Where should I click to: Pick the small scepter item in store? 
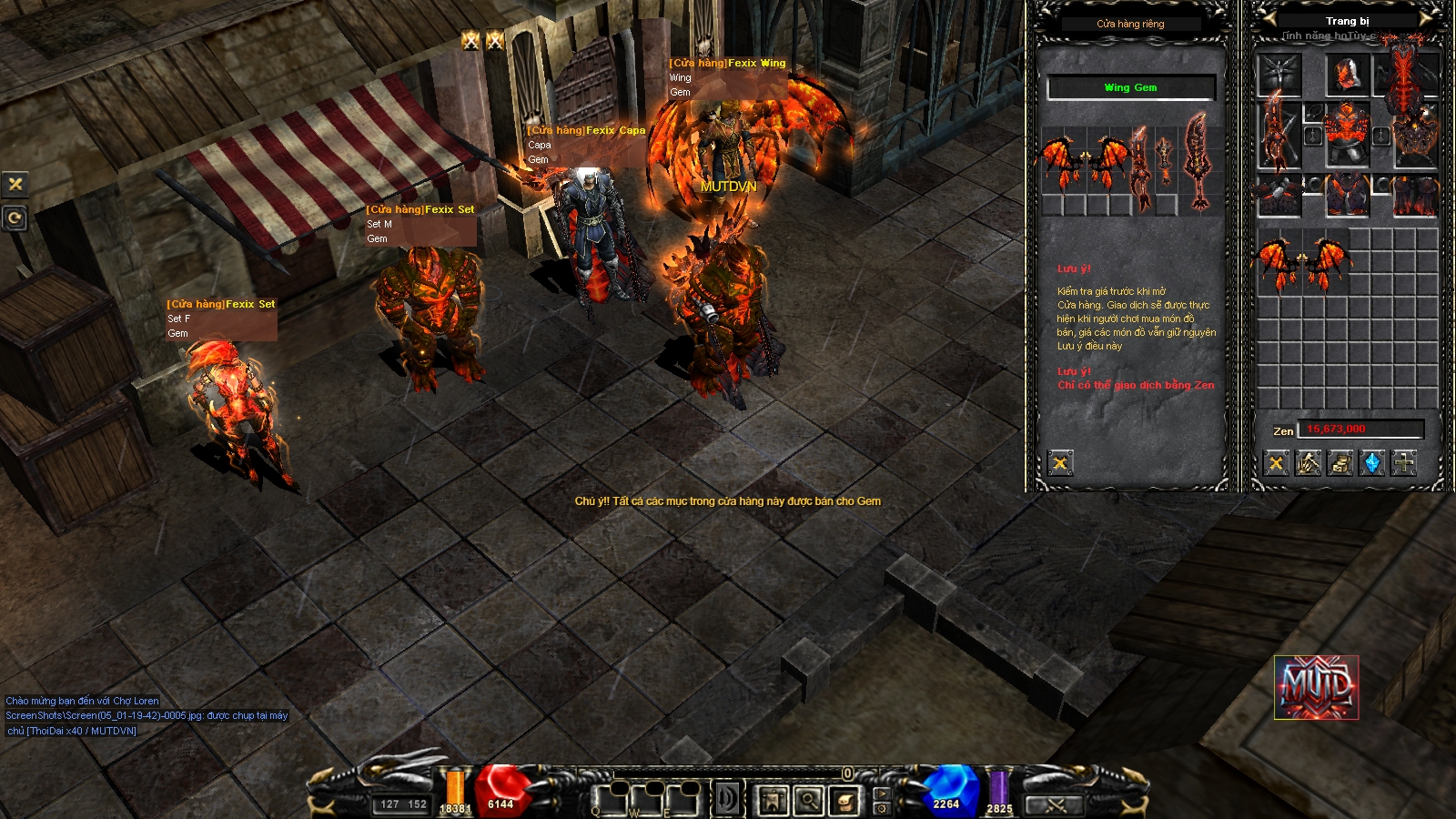pos(1165,162)
